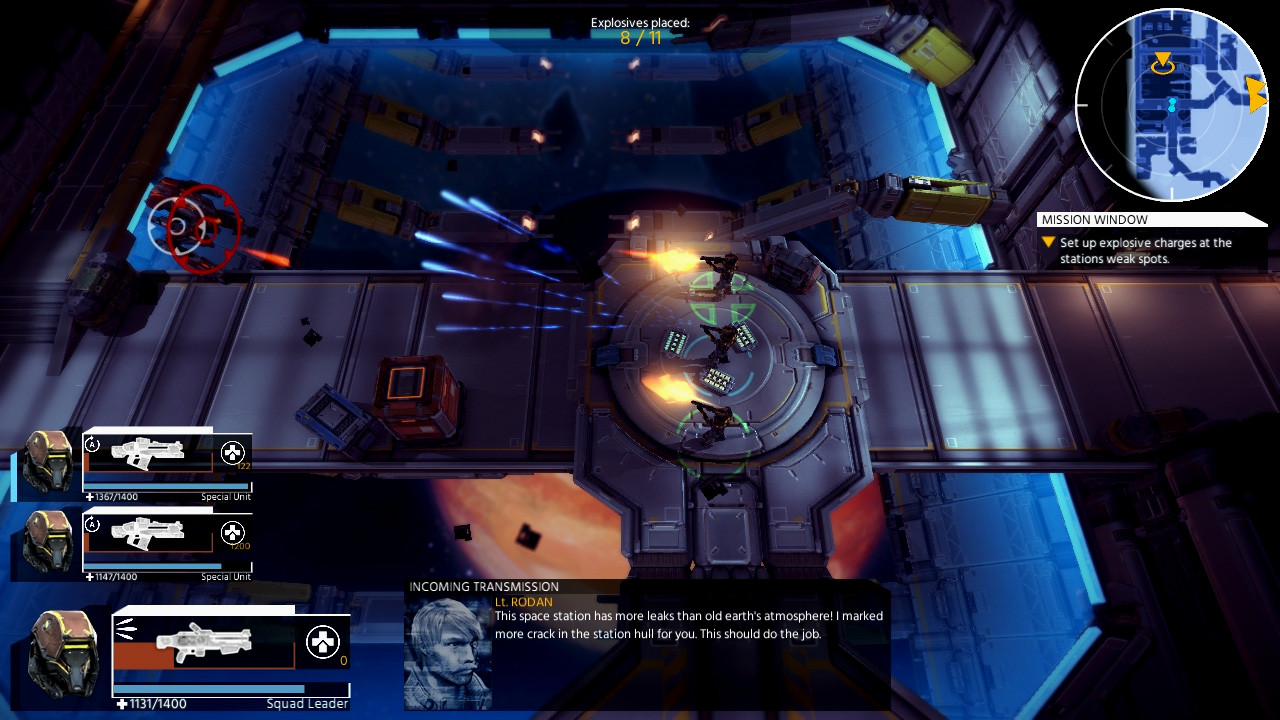Activate the Squad Leader's special ability icon
Image resolution: width=1280 pixels, height=720 pixels.
pyautogui.click(x=322, y=643)
